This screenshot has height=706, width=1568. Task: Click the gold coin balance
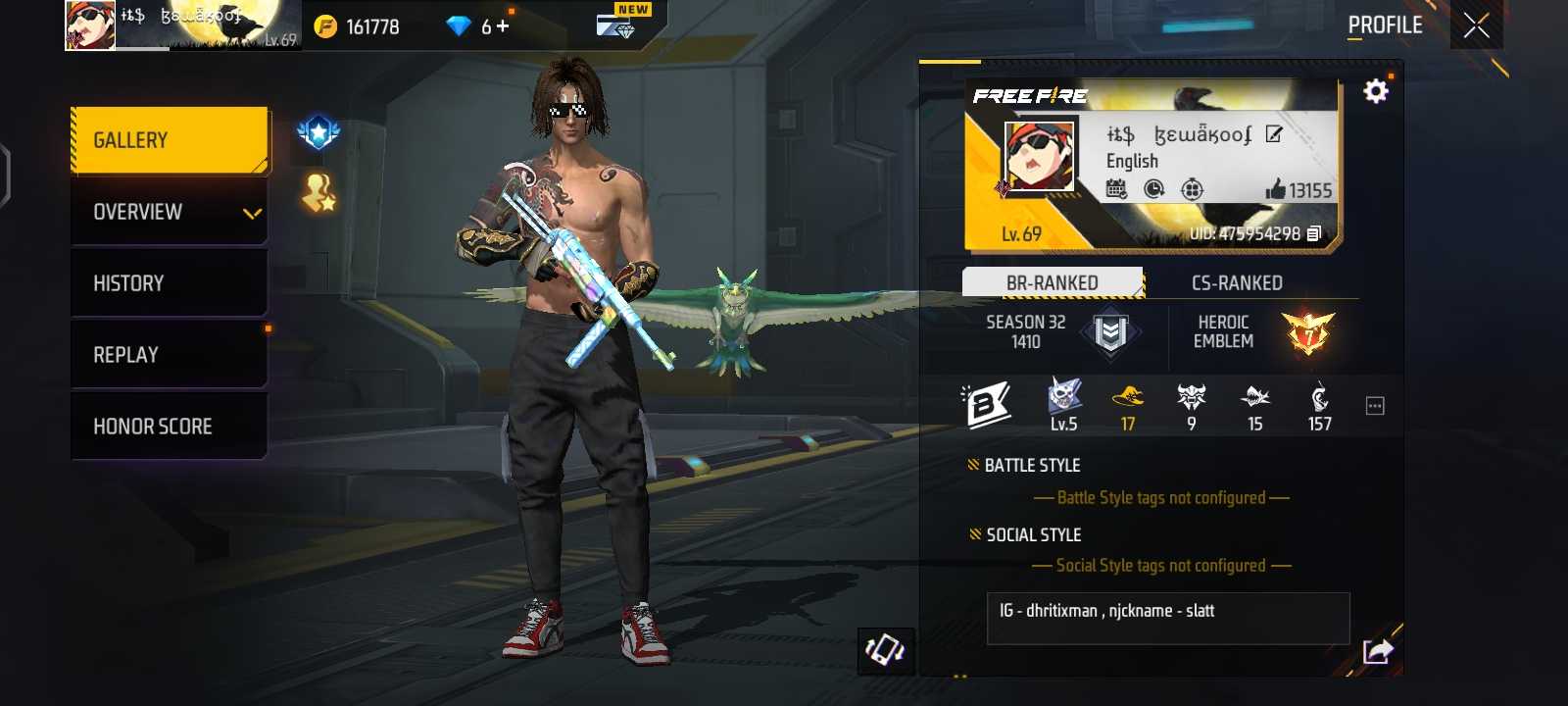[x=359, y=26]
